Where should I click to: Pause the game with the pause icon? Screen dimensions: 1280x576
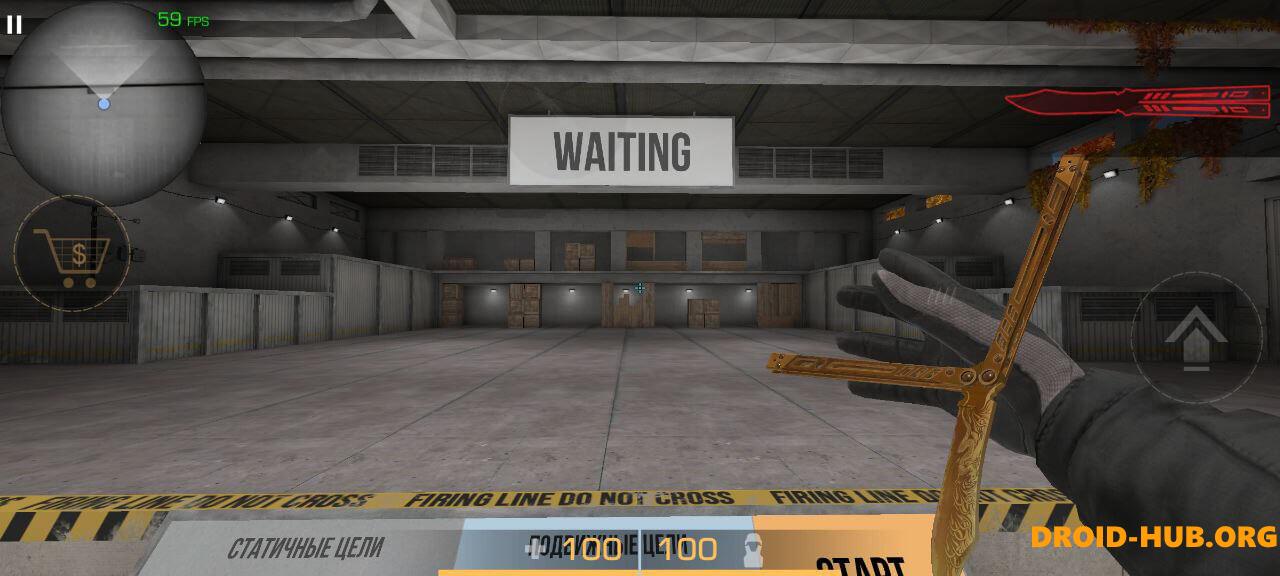point(14,24)
